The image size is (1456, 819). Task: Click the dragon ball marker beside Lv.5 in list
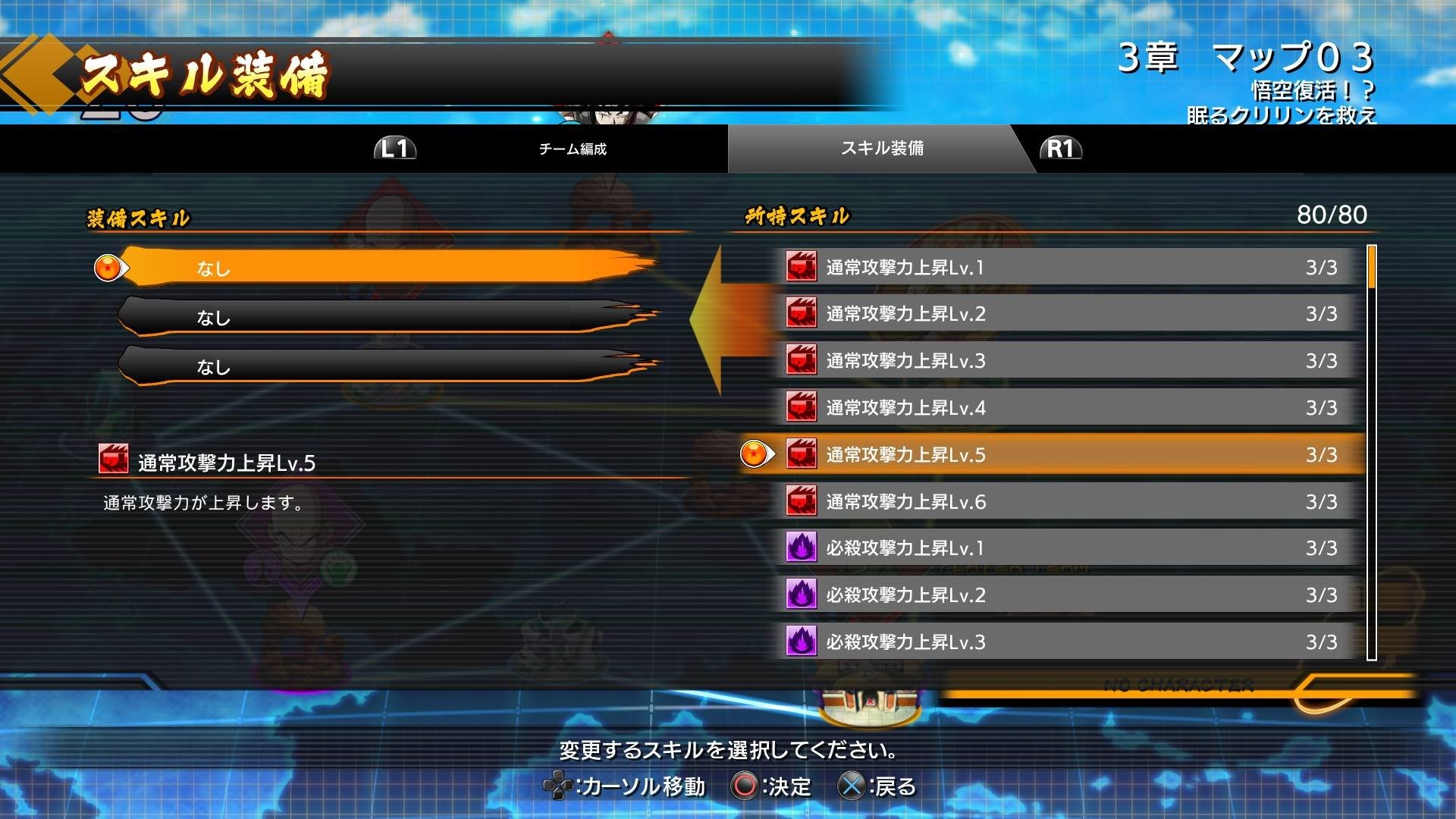(x=755, y=455)
